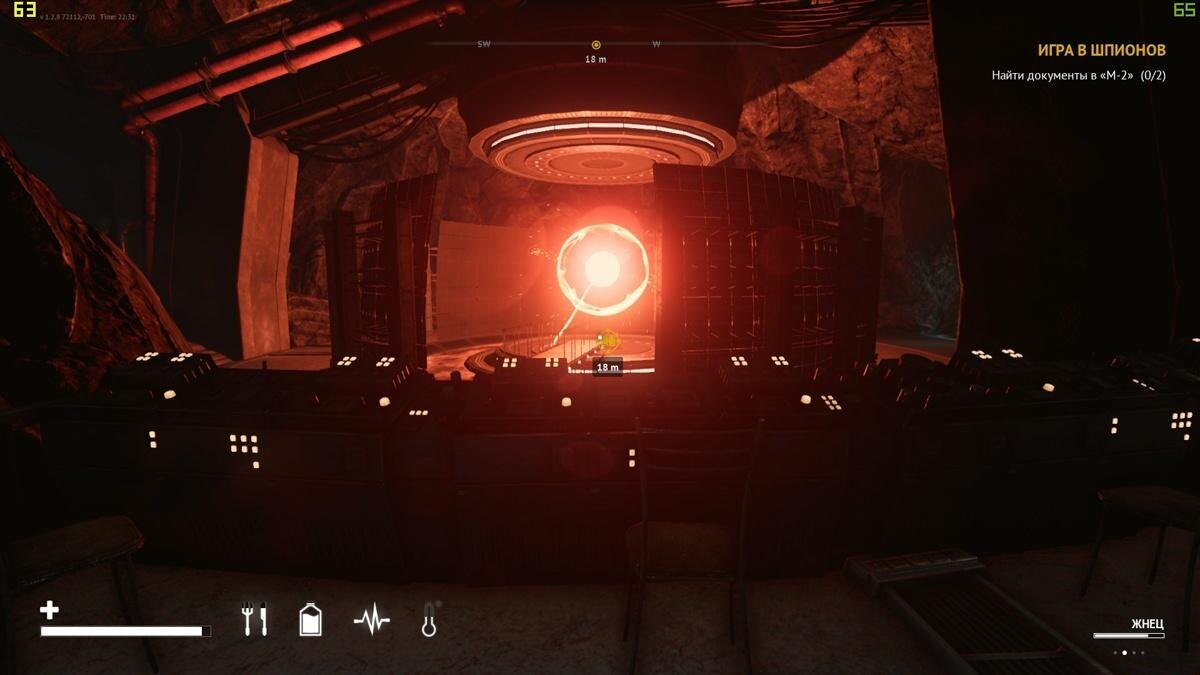Select the bottle status icon
This screenshot has width=1200, height=675.
coord(311,621)
